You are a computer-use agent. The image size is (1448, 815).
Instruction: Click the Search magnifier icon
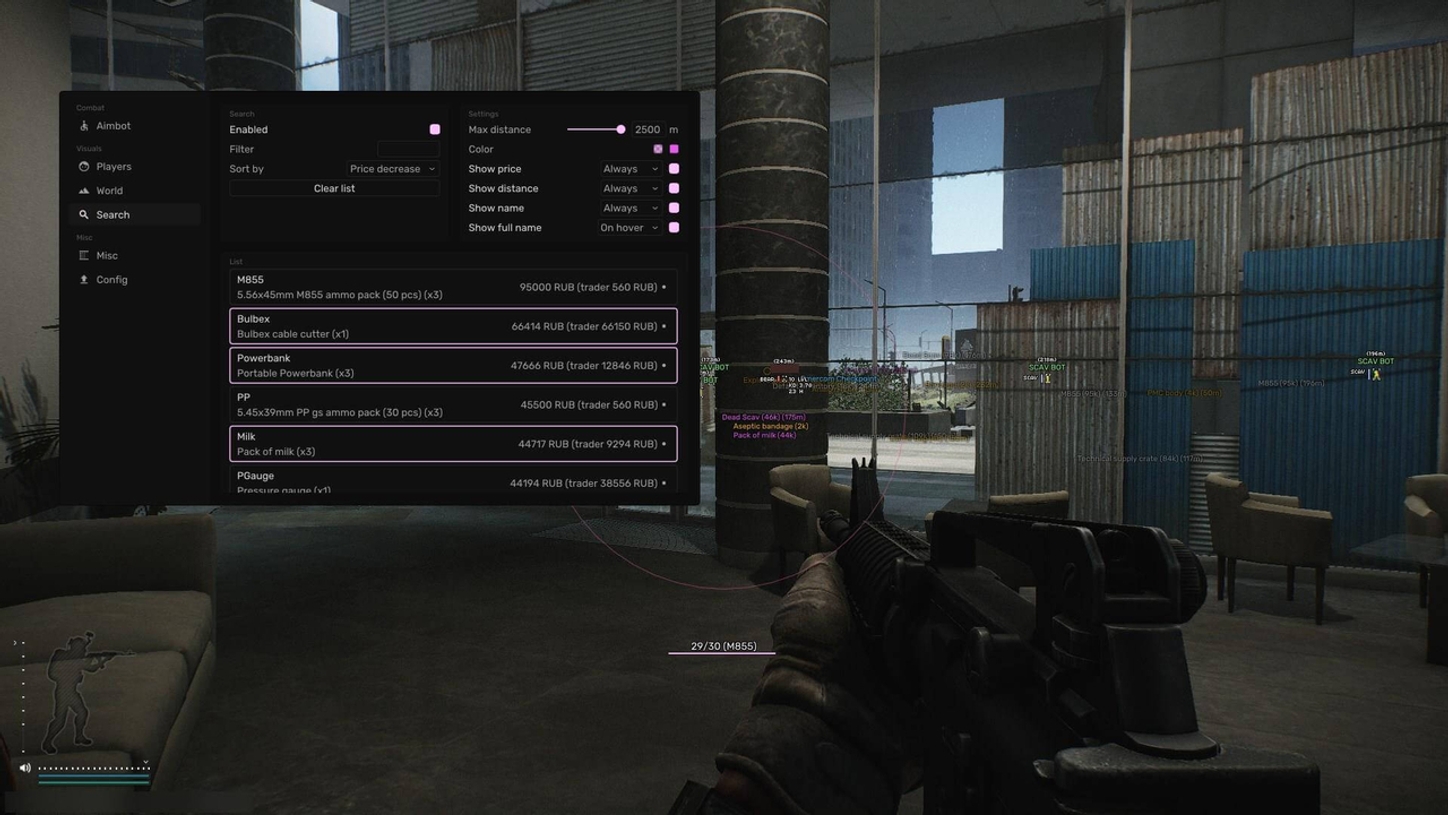pyautogui.click(x=84, y=214)
